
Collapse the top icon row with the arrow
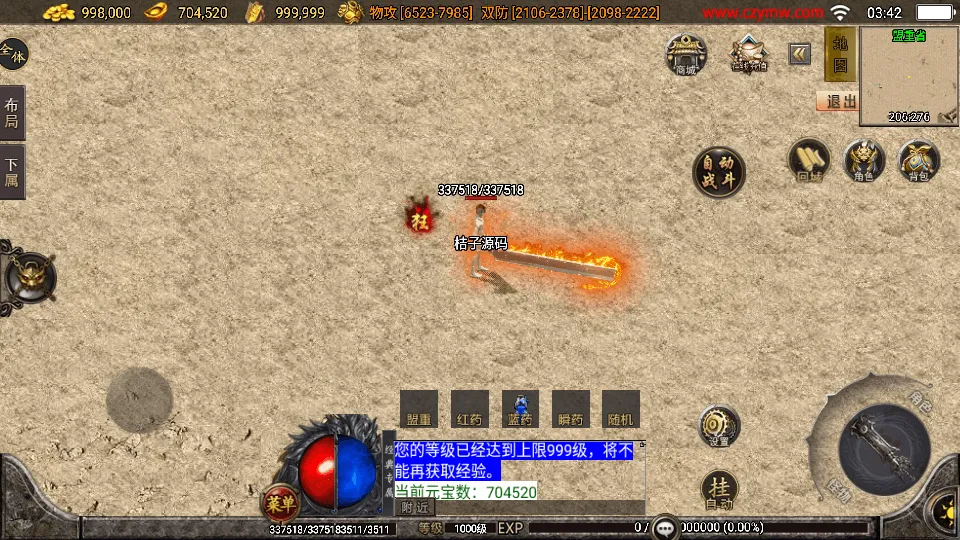(x=799, y=54)
